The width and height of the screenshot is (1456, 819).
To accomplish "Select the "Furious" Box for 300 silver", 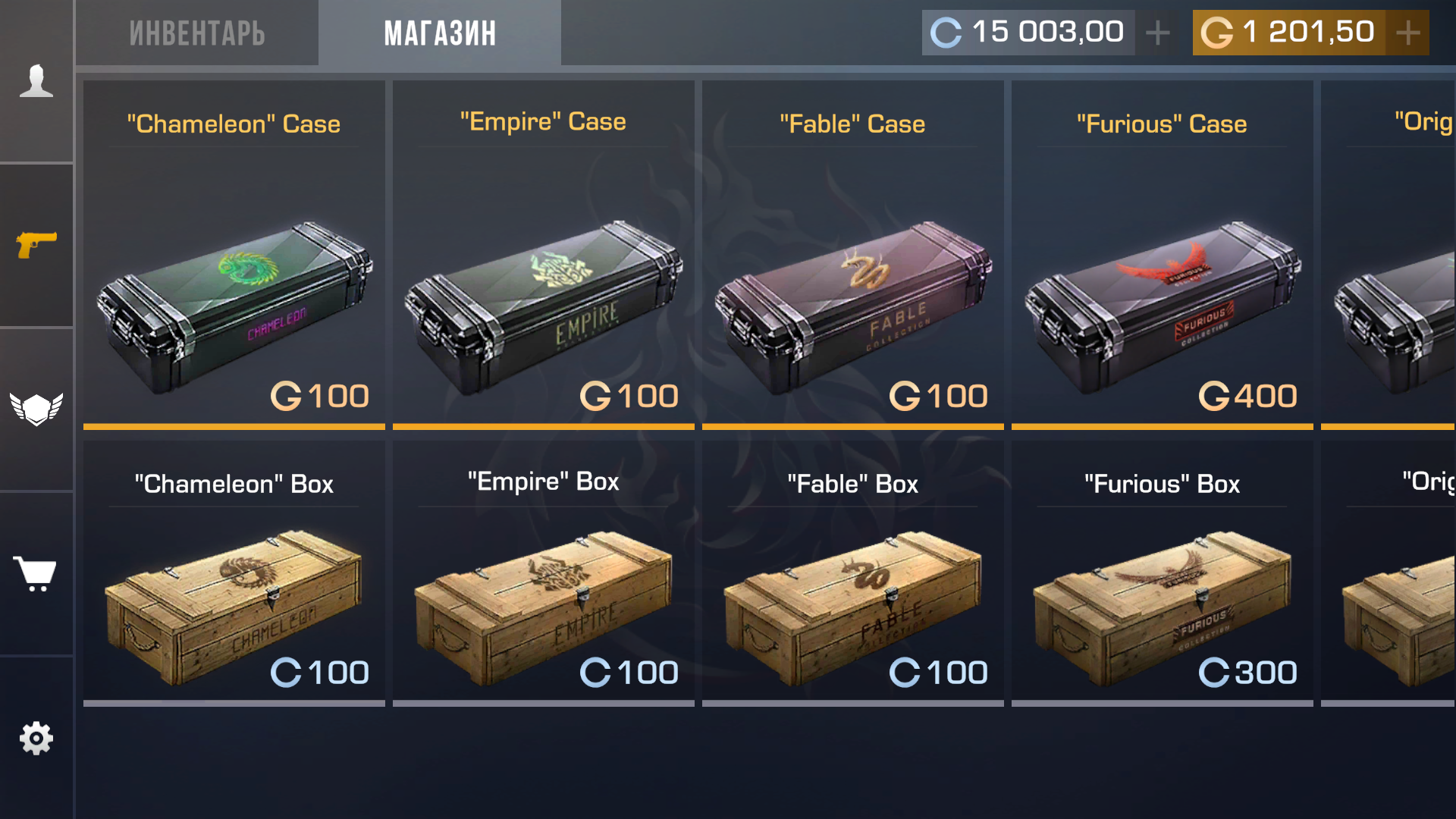I will [x=1163, y=573].
